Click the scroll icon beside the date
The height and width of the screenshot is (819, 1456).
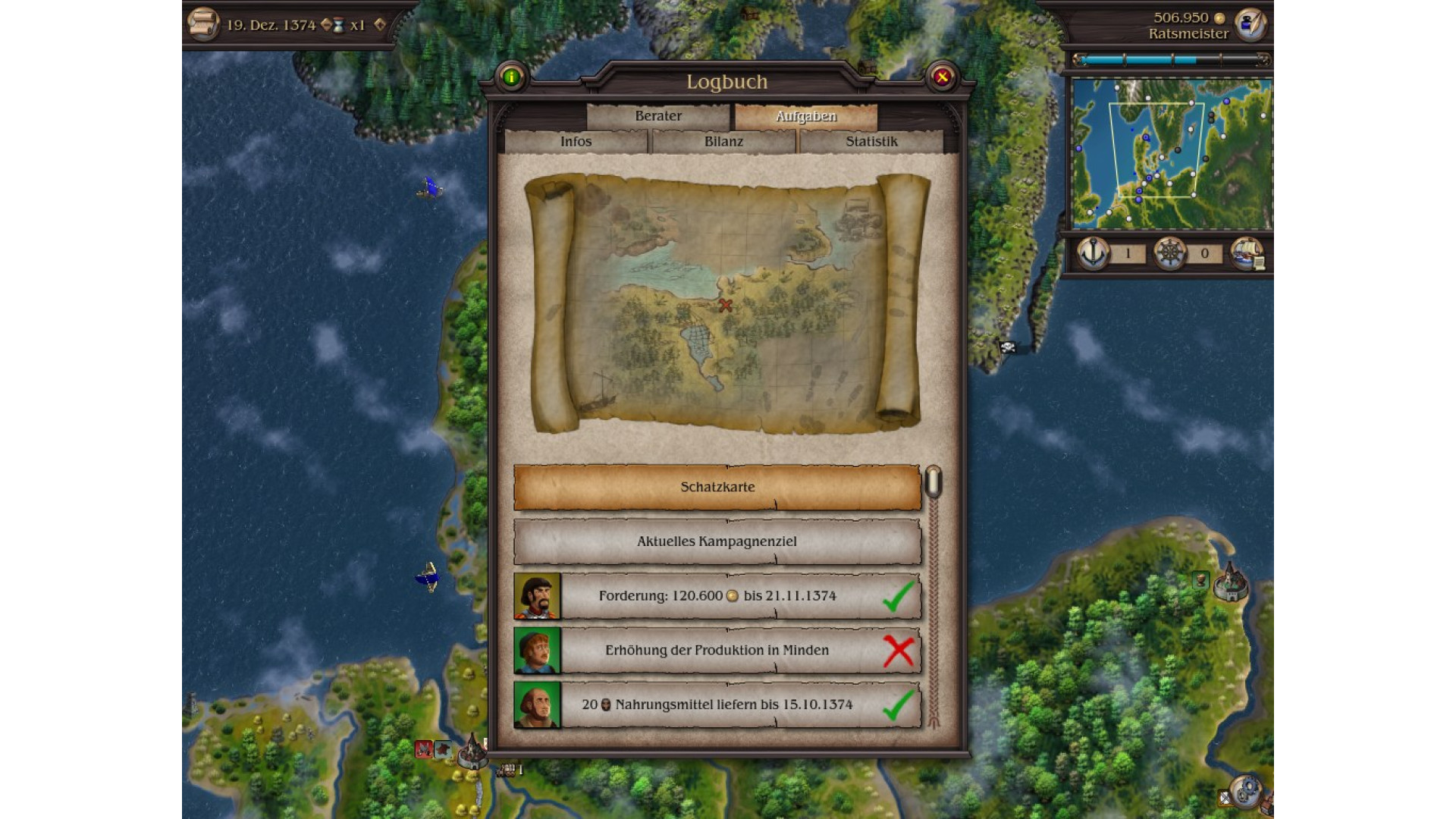pyautogui.click(x=203, y=24)
